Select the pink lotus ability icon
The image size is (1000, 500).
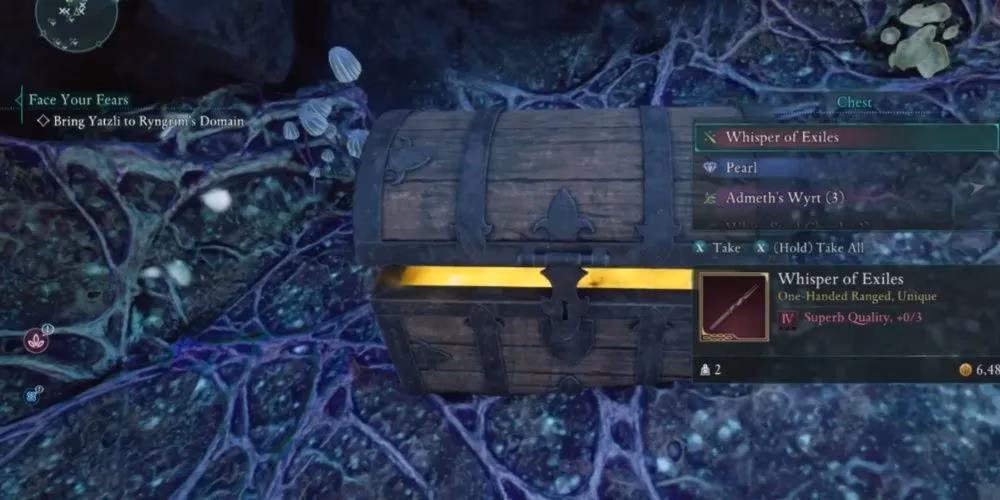(x=35, y=341)
